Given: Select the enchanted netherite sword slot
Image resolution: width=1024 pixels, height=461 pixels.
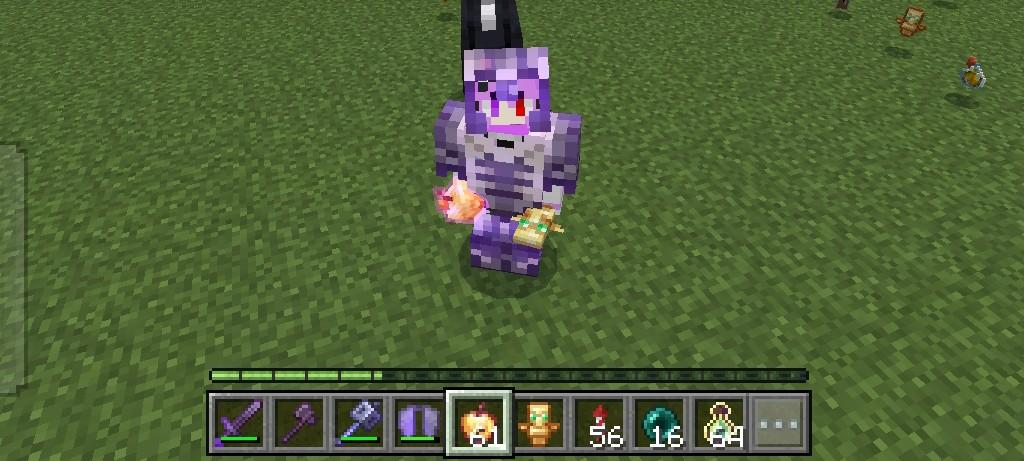Looking at the screenshot, I should pos(239,422).
